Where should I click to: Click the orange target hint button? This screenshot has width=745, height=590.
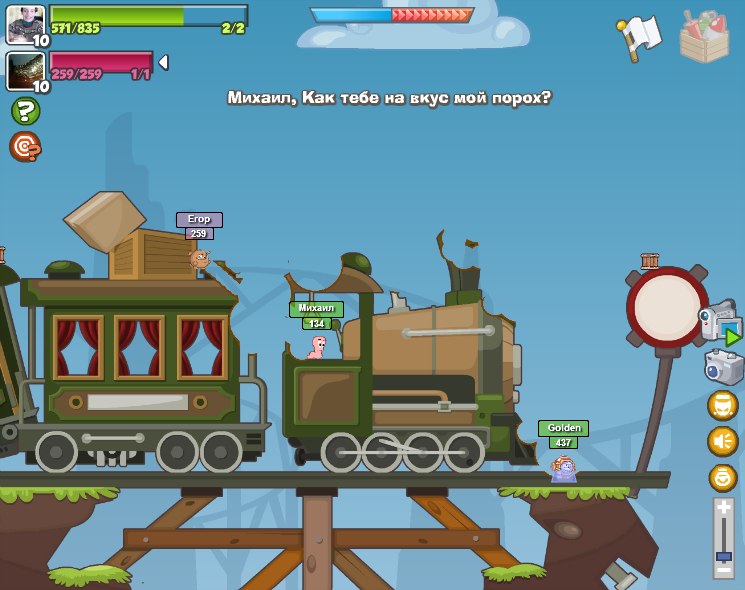pyautogui.click(x=25, y=147)
